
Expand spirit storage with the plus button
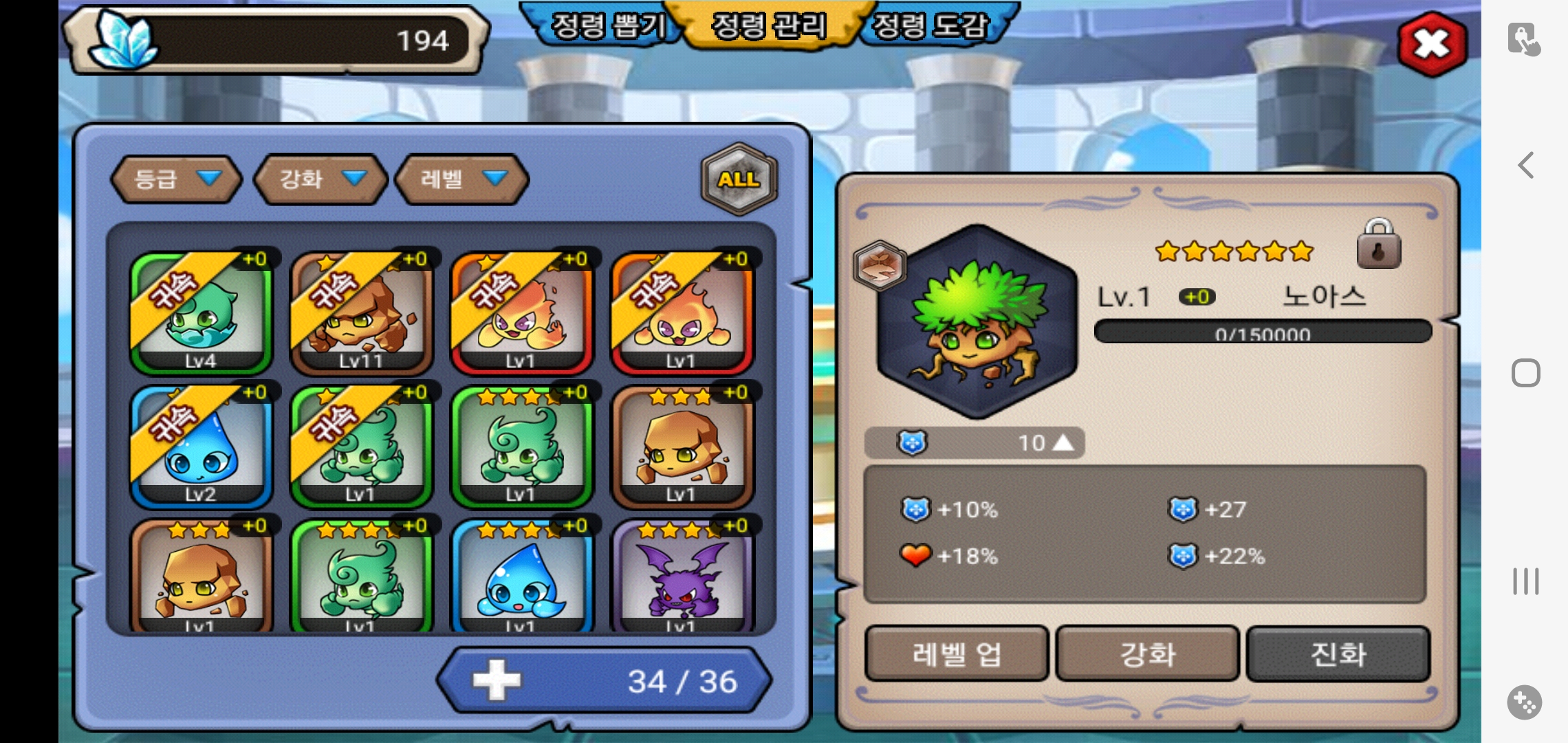click(x=497, y=680)
